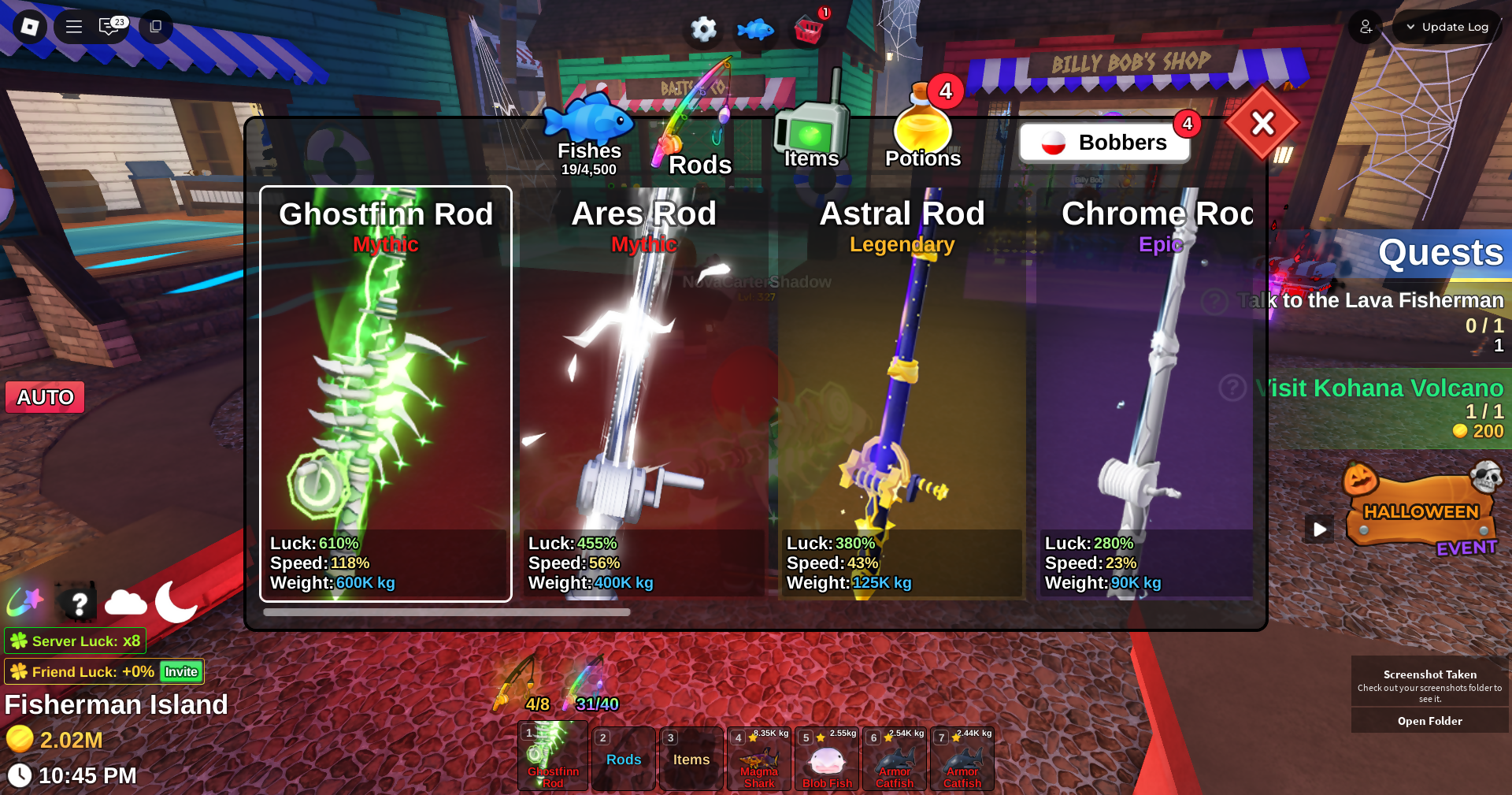The height and width of the screenshot is (795, 1512).
Task: Open the Rods hotbar slot
Action: point(624,760)
